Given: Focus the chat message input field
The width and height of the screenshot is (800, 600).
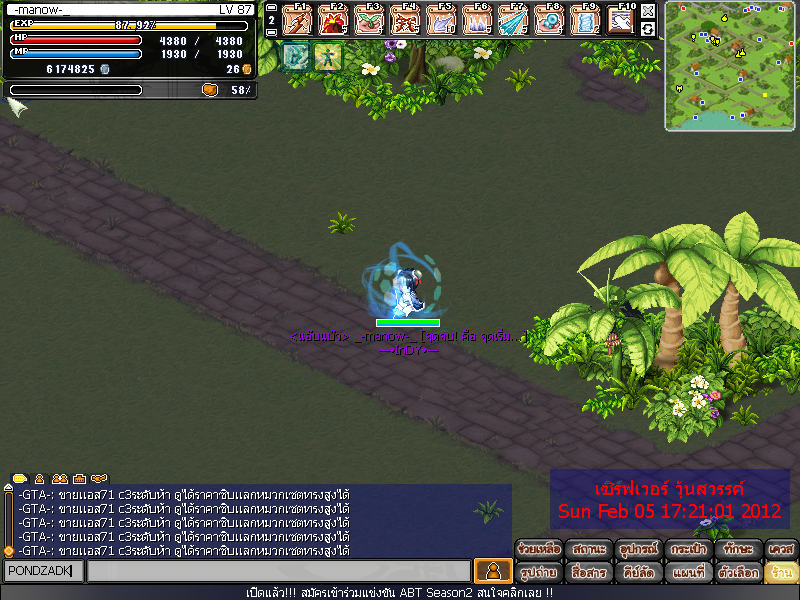Looking at the screenshot, I should tap(278, 571).
